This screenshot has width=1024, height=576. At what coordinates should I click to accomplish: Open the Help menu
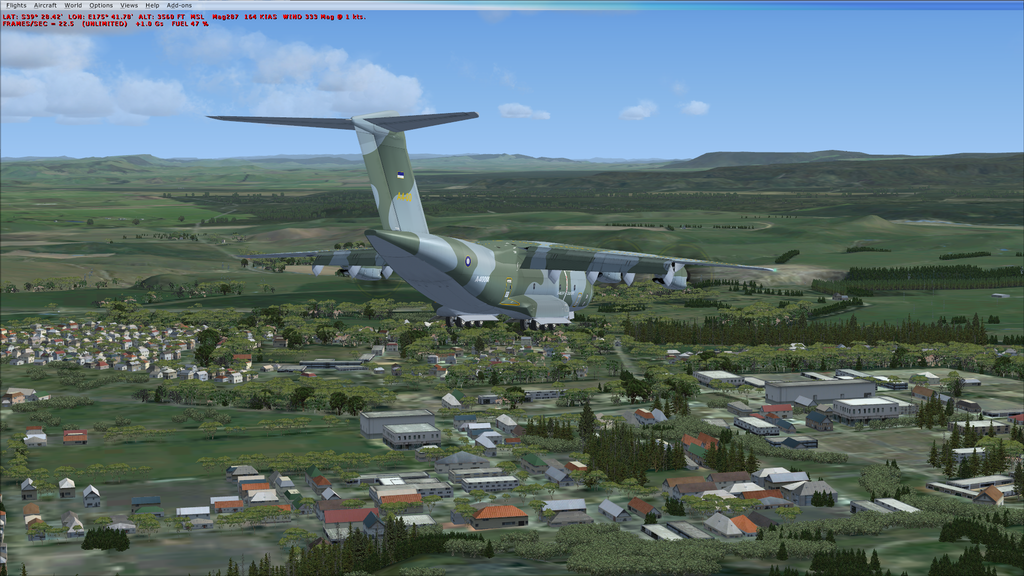click(152, 5)
